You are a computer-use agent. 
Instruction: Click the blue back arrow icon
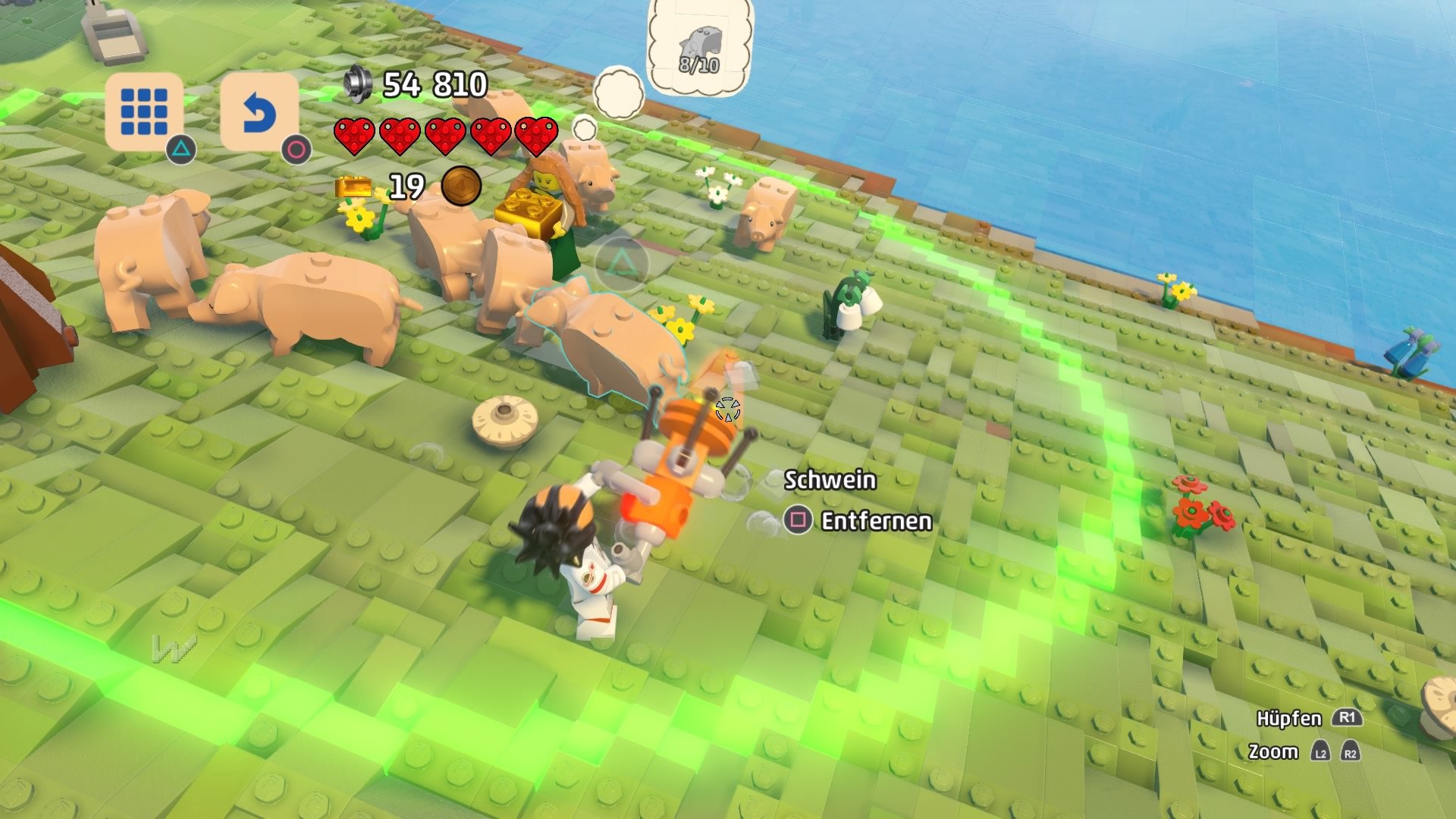point(259,112)
